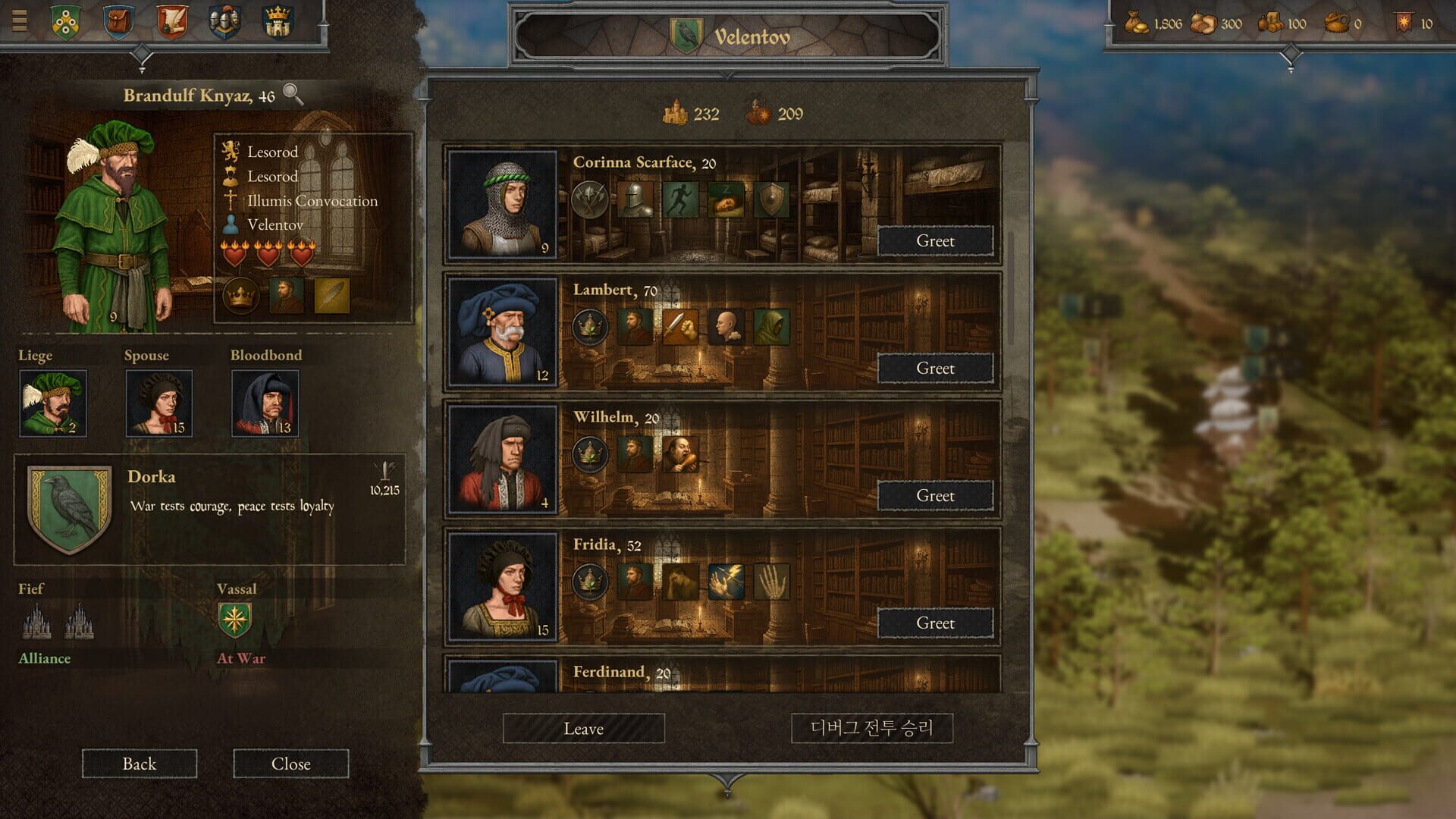Leave Velentov
1456x819 pixels.
[x=583, y=729]
